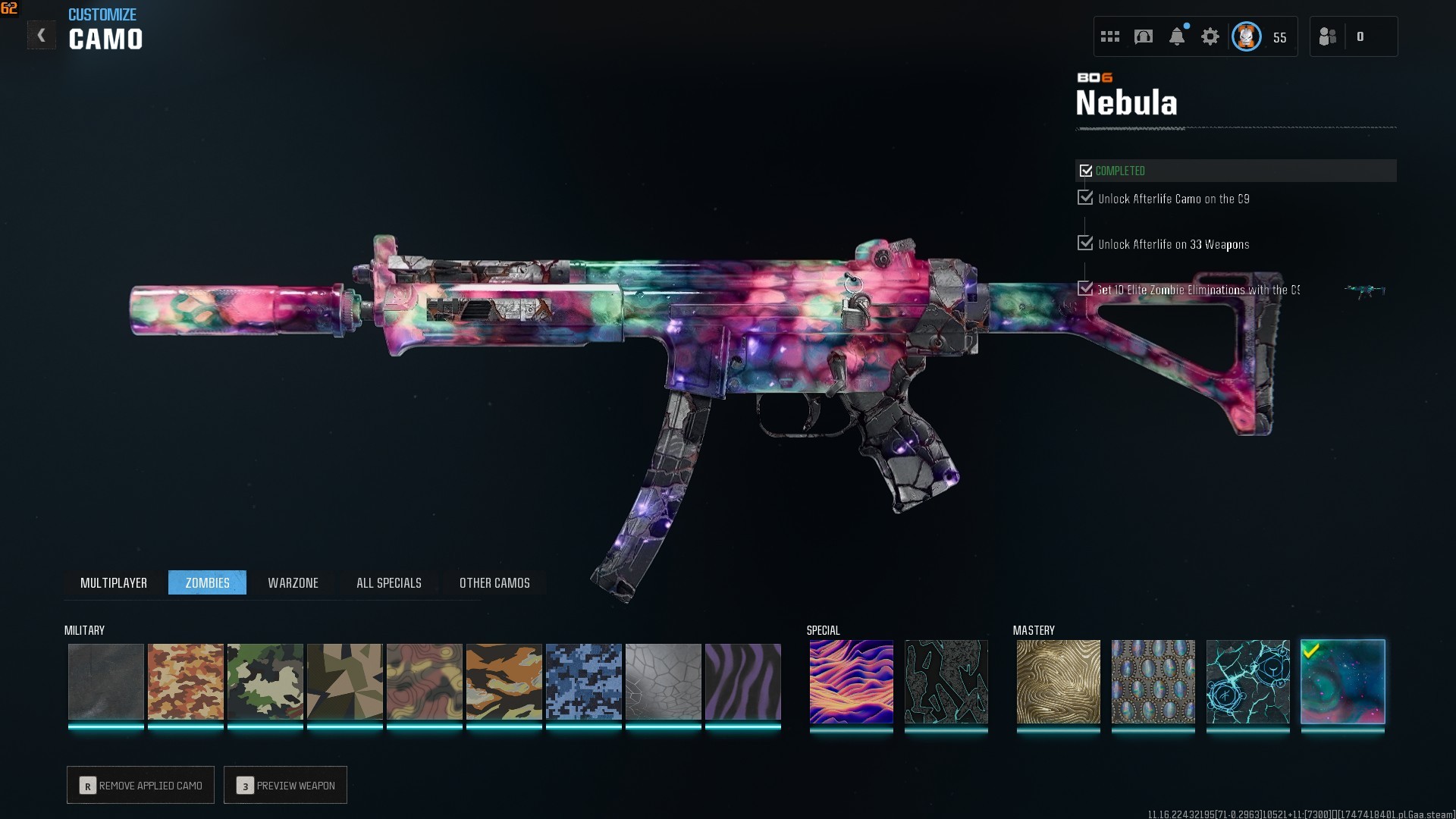The height and width of the screenshot is (819, 1456).
Task: Click the Preview Weapon button
Action: (x=286, y=785)
